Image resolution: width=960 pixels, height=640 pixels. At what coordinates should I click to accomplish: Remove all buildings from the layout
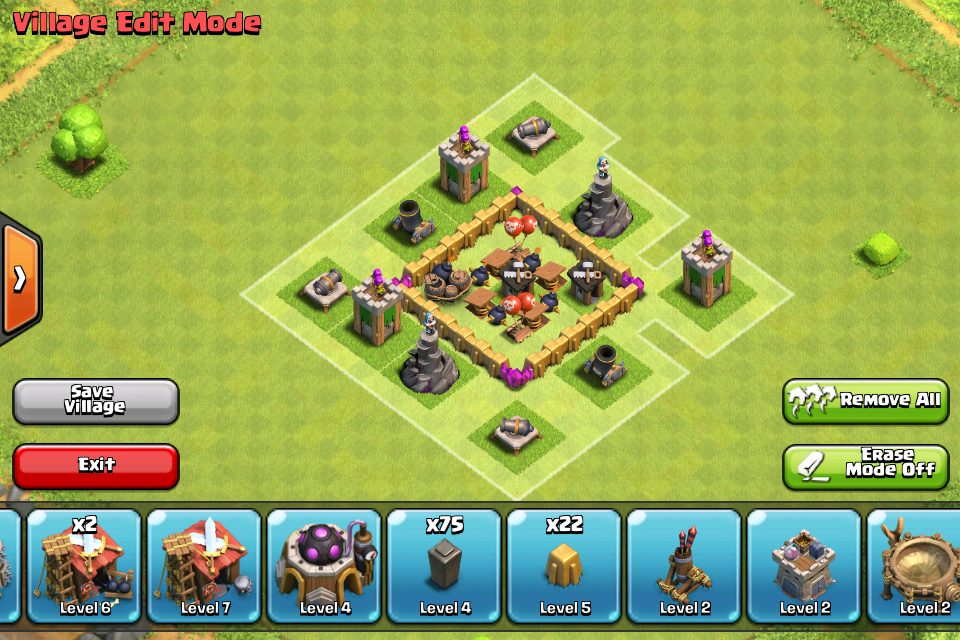(x=865, y=400)
